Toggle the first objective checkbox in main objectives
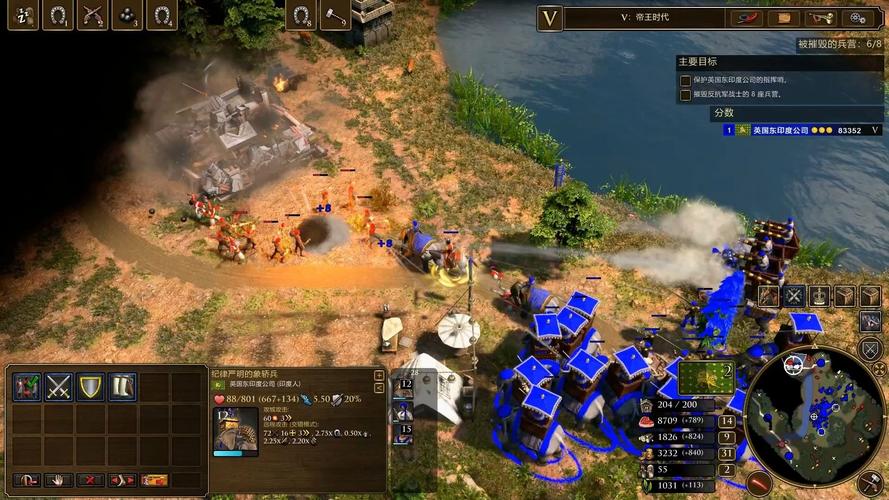The width and height of the screenshot is (889, 500). tap(685, 80)
